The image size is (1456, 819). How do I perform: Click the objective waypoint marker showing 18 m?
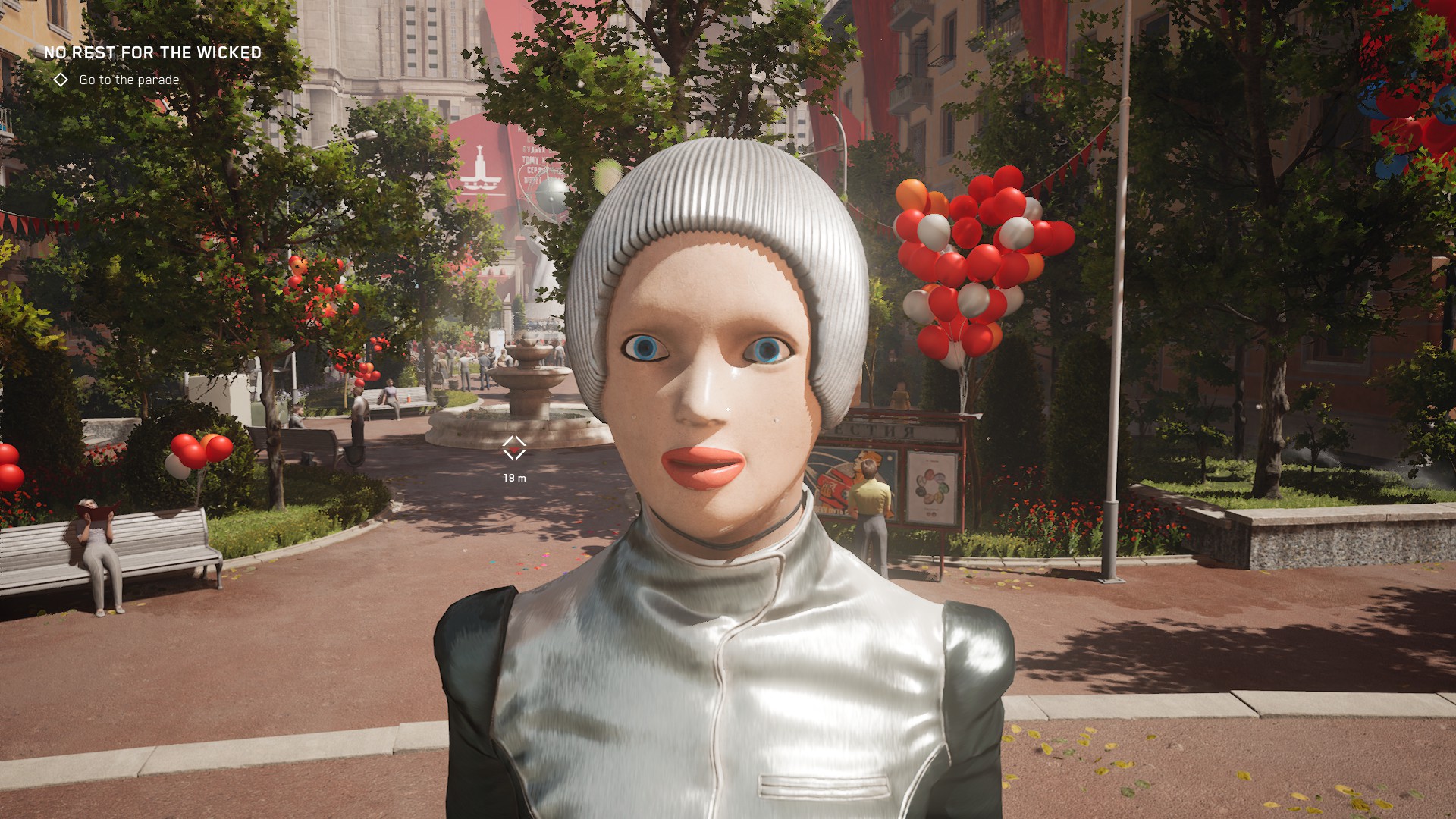tap(514, 448)
